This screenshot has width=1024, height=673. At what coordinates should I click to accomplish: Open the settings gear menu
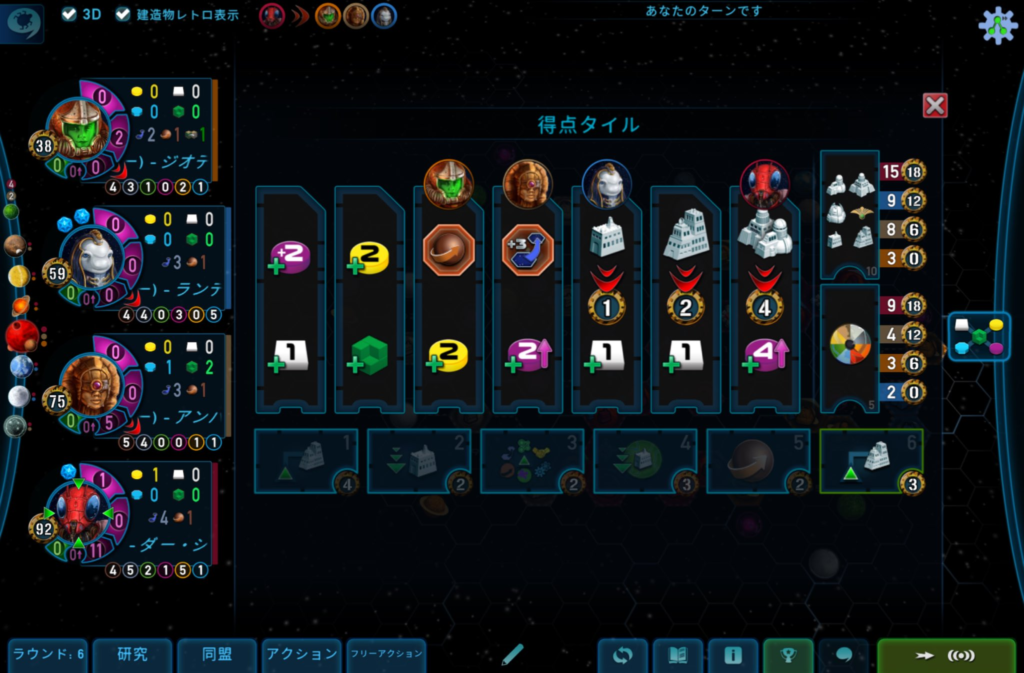996,26
